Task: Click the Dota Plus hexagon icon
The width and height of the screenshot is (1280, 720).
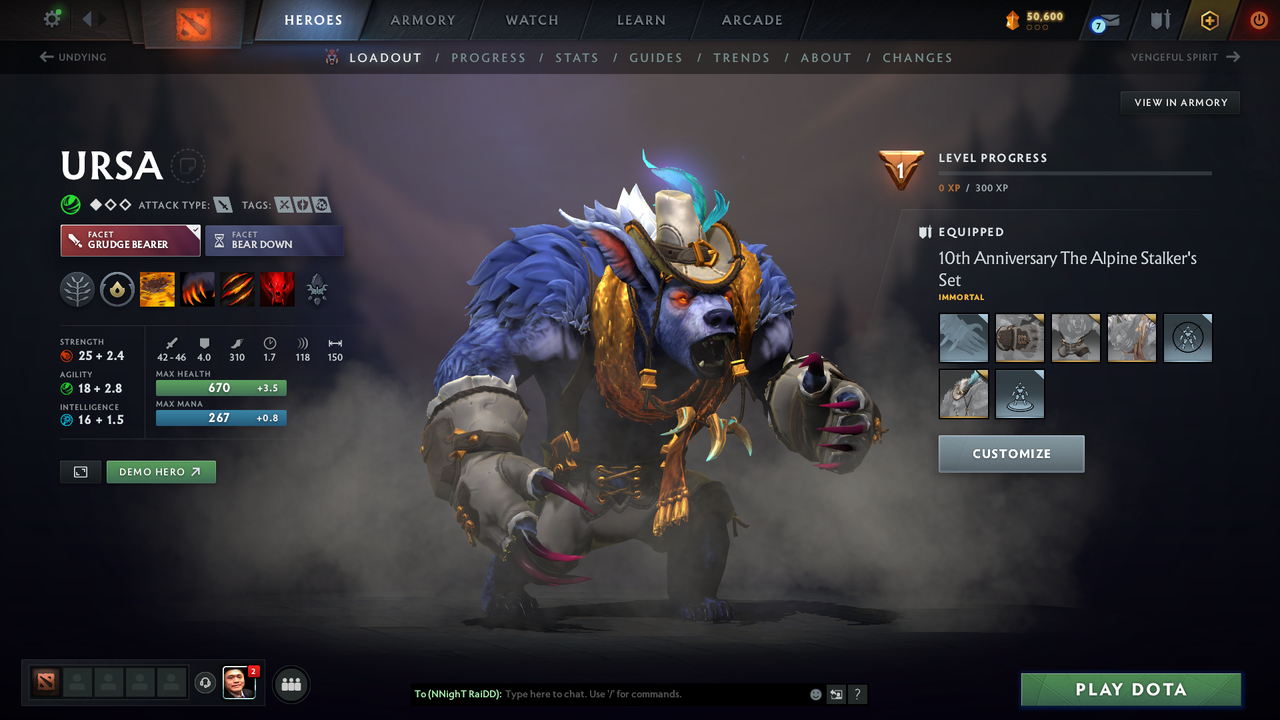Action: [x=1209, y=20]
